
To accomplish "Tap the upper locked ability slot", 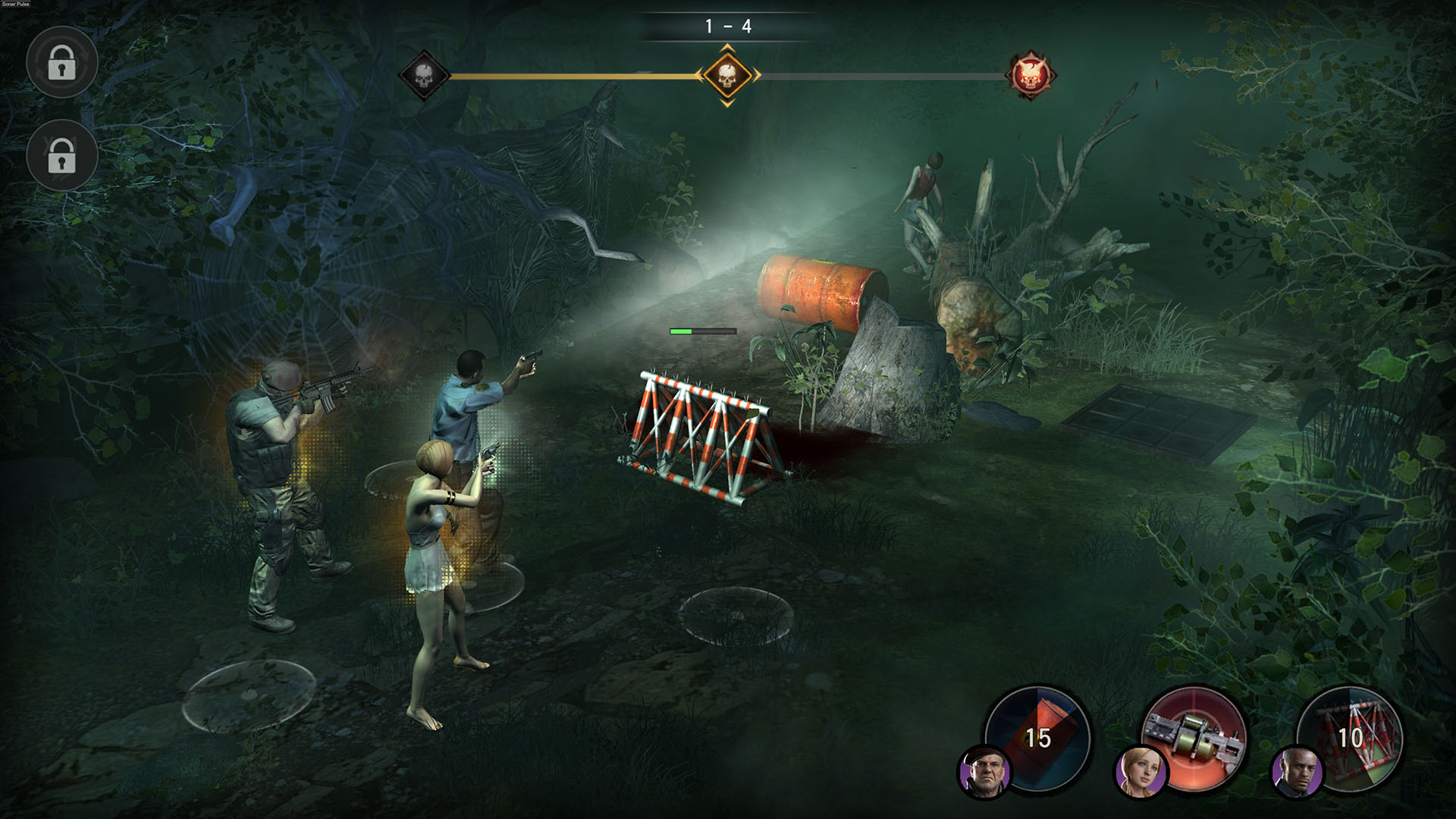I will (62, 64).
